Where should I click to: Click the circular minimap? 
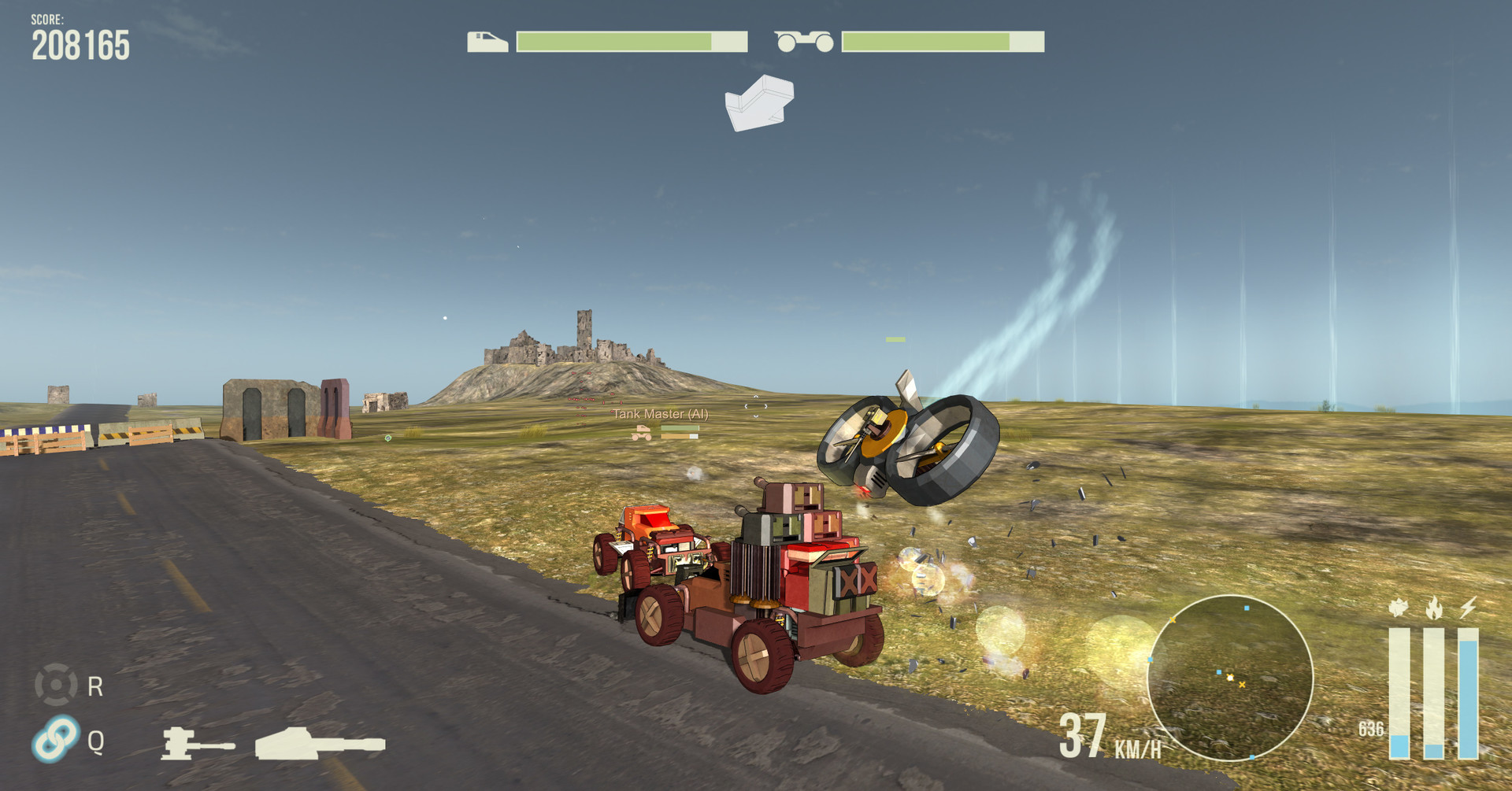tap(1229, 678)
